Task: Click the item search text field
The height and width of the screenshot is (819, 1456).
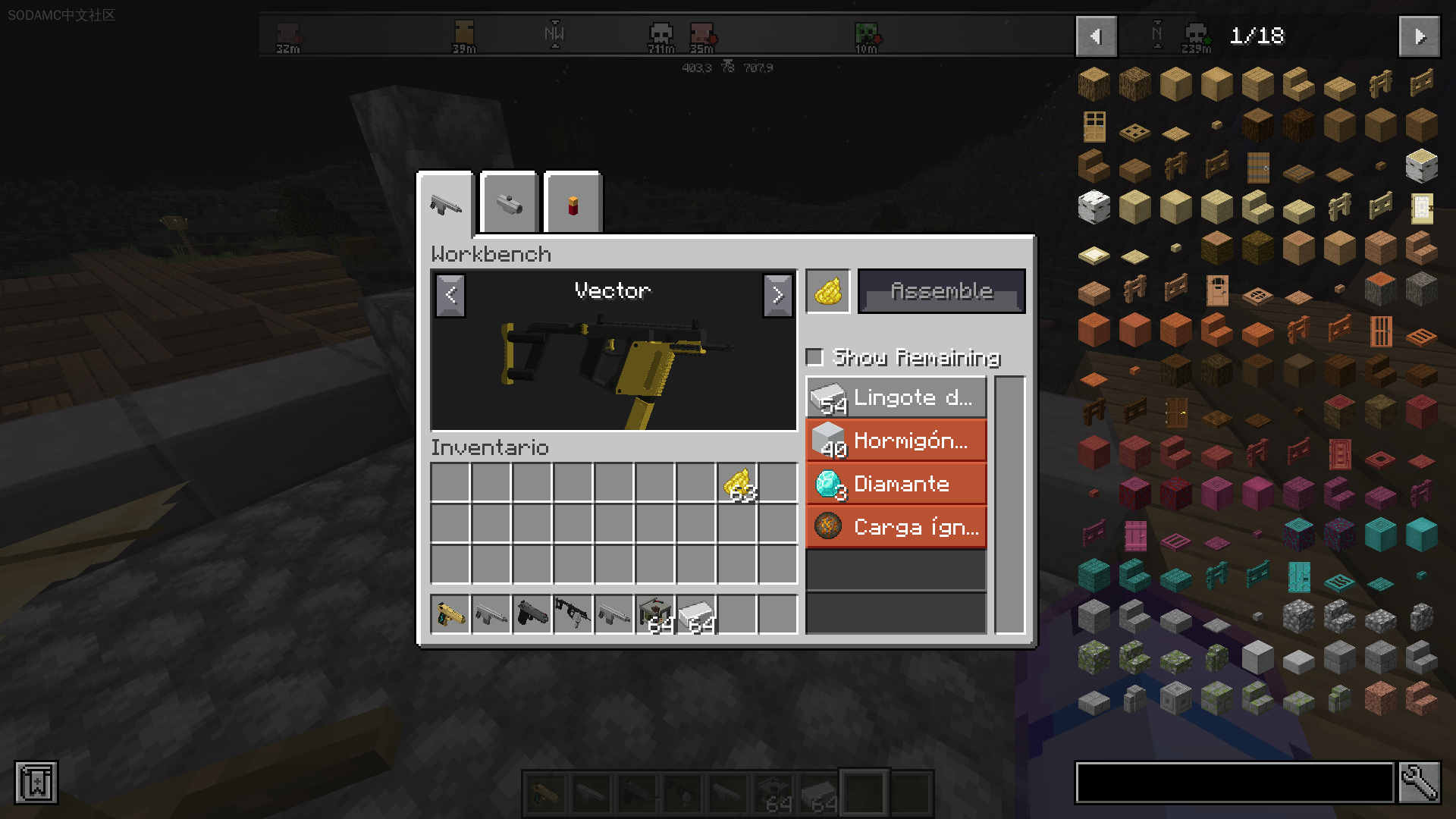Action: [x=1234, y=783]
